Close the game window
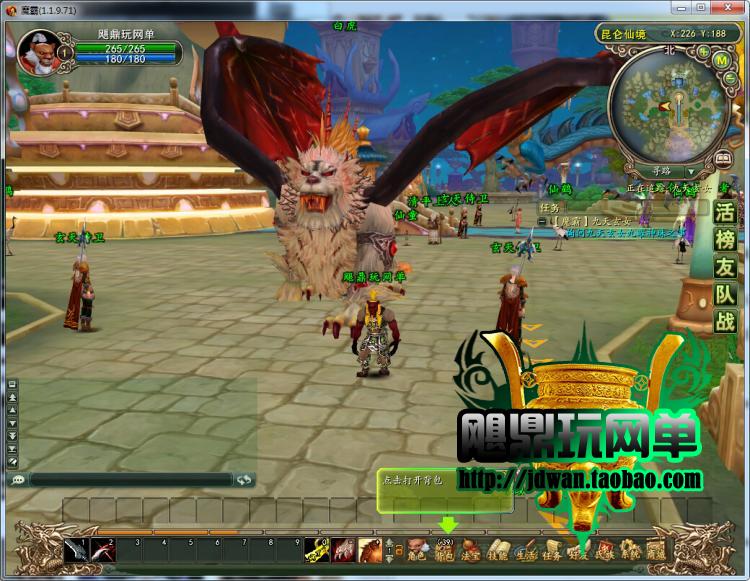The width and height of the screenshot is (750, 581). pyautogui.click(x=734, y=8)
